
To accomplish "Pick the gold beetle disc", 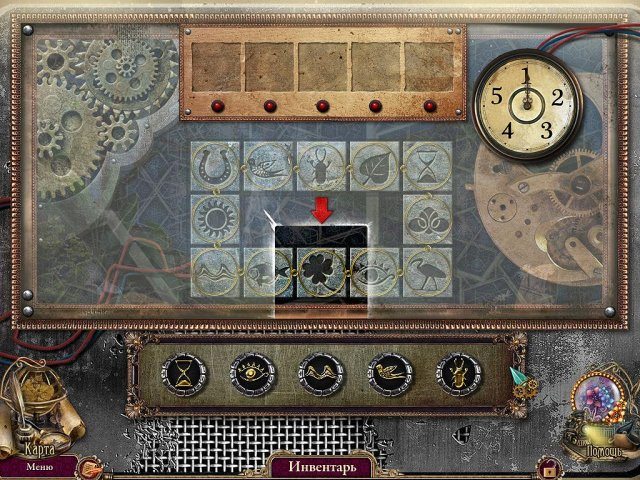I will pyautogui.click(x=457, y=375).
